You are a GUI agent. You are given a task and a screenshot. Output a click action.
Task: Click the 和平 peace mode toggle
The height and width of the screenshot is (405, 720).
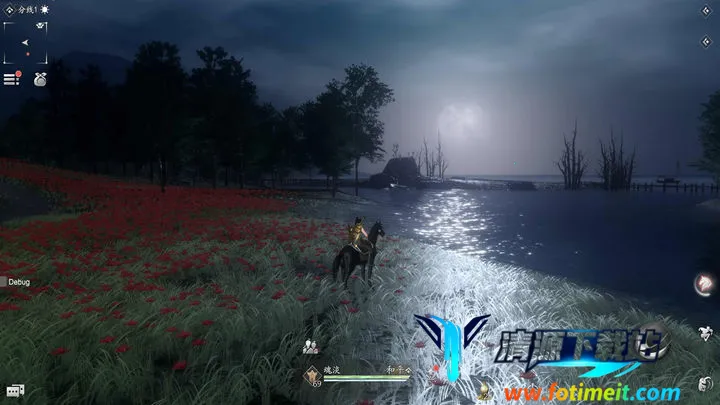click(400, 368)
